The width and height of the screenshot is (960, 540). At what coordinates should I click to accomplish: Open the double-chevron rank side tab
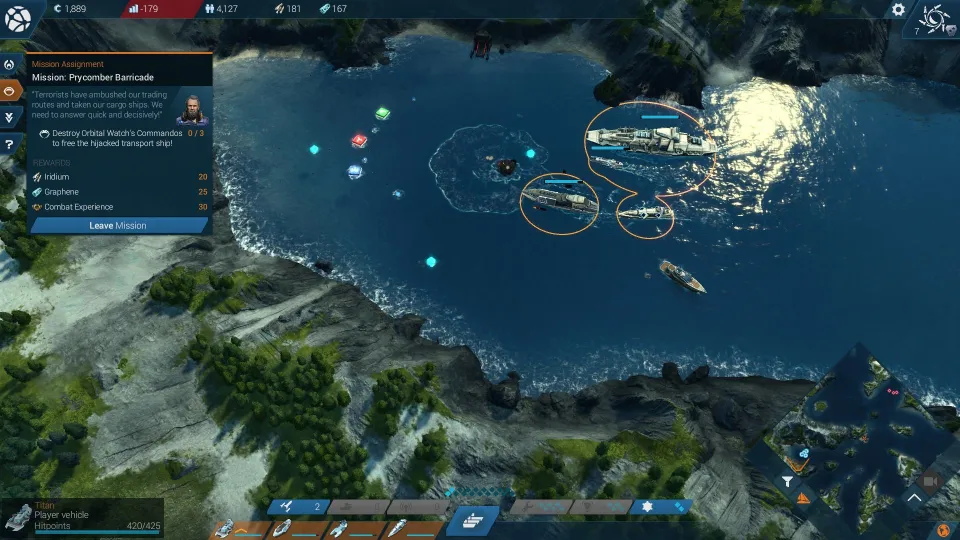pyautogui.click(x=10, y=117)
